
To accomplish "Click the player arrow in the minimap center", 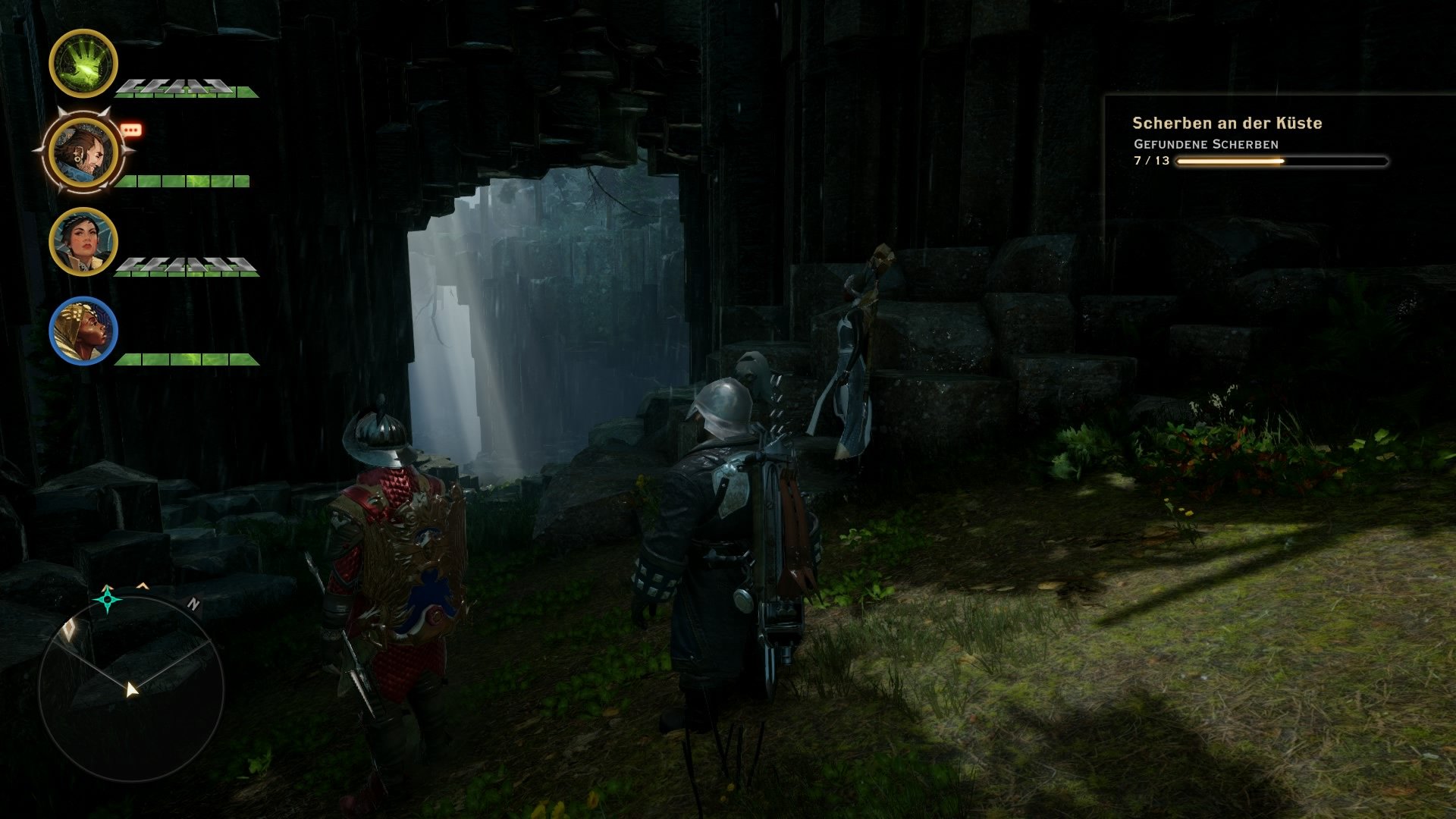I will pyautogui.click(x=132, y=690).
